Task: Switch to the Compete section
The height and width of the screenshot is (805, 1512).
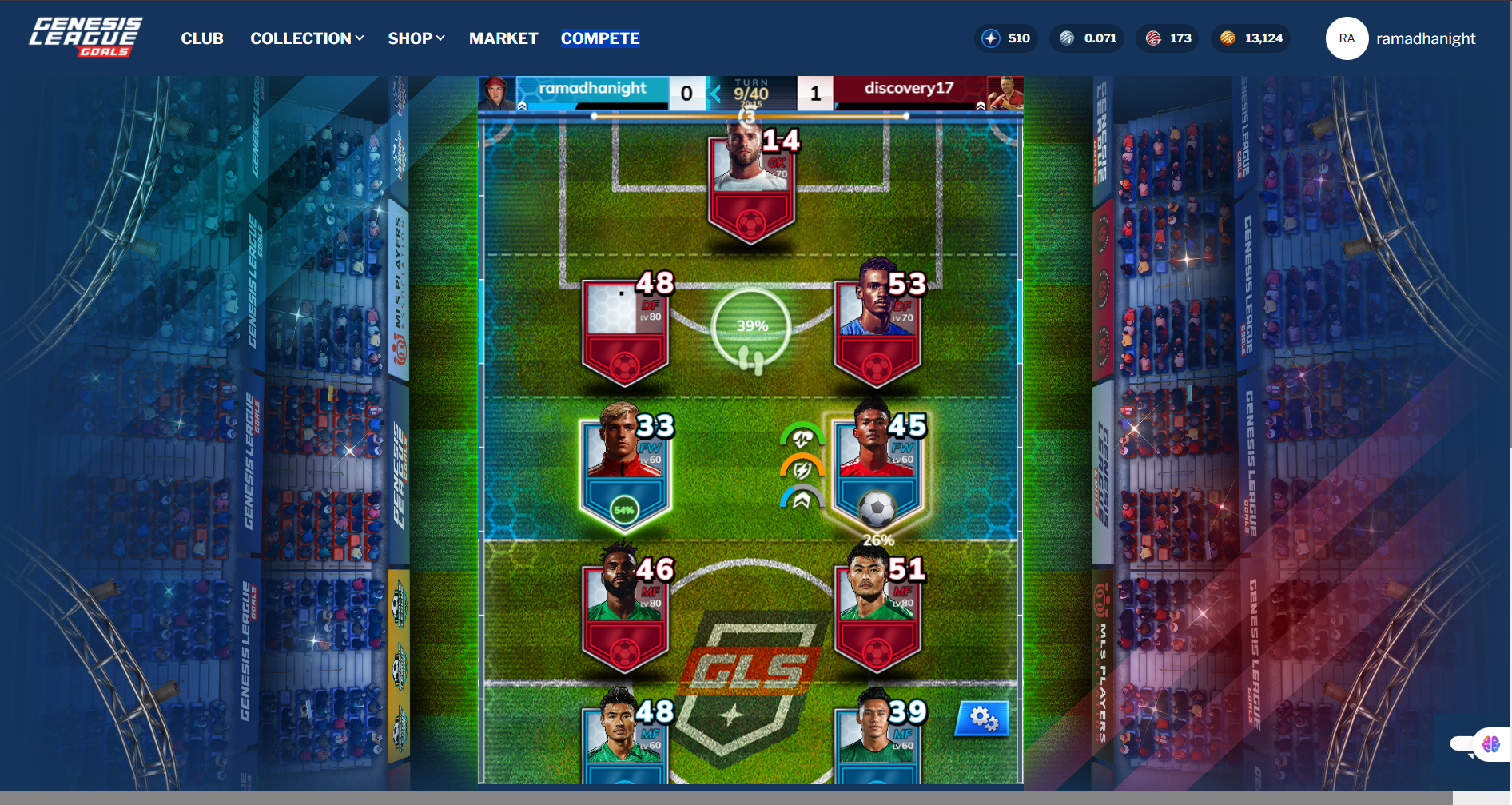Action: click(600, 38)
